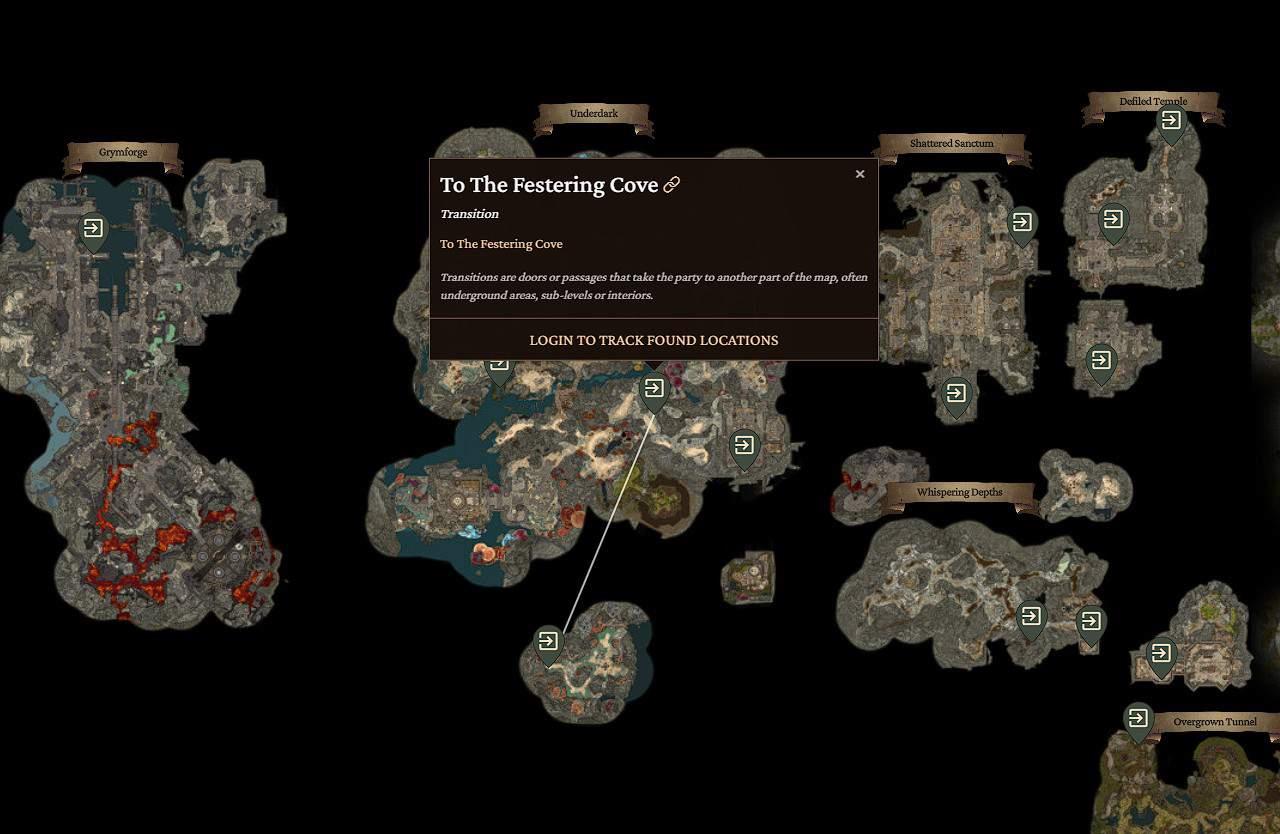Open the marker on the Defiled Temple banner
Screen dimensions: 1280x834
1170,124
